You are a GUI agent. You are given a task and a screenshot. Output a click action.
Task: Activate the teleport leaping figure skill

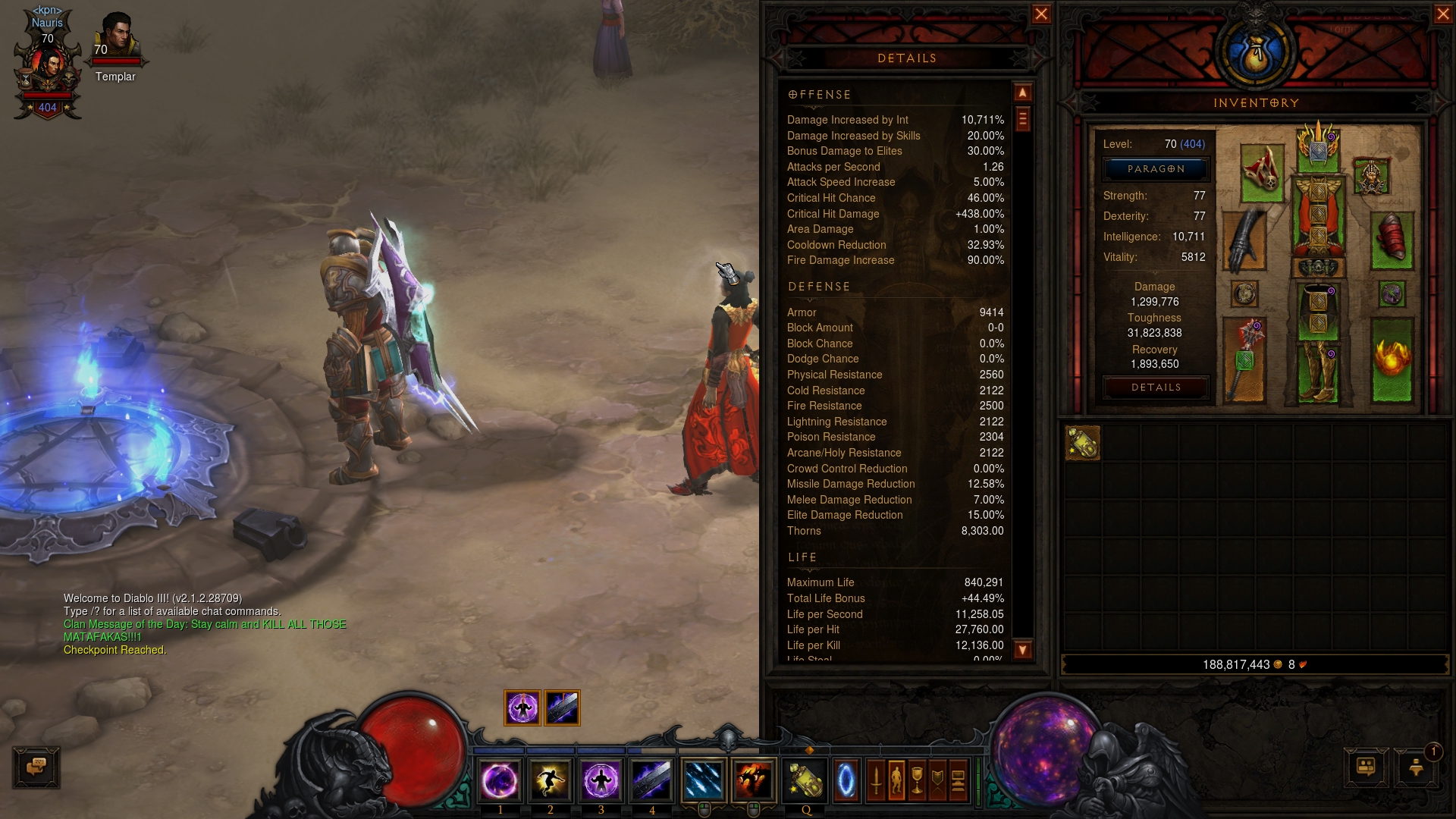(551, 780)
